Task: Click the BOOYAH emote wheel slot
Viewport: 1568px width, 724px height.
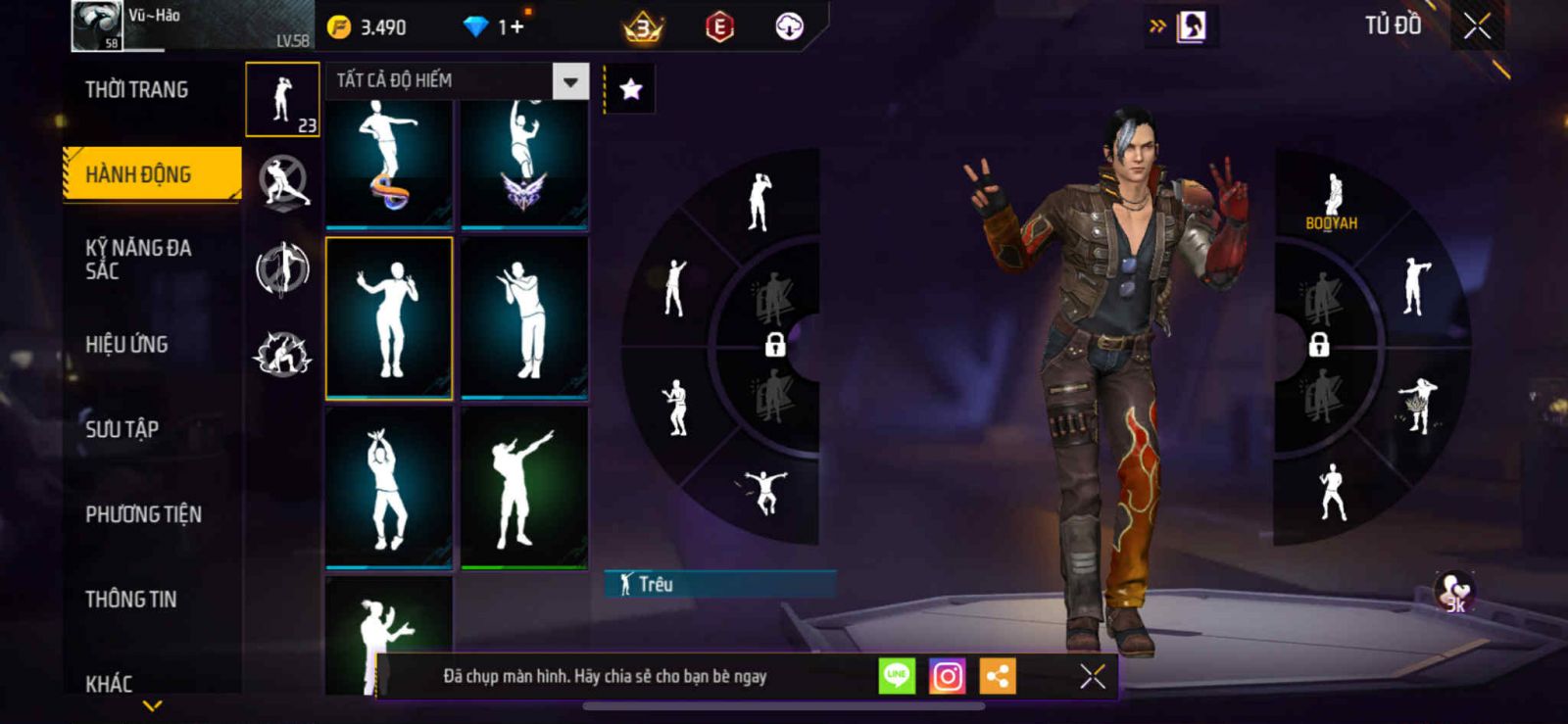Action: 1332,203
